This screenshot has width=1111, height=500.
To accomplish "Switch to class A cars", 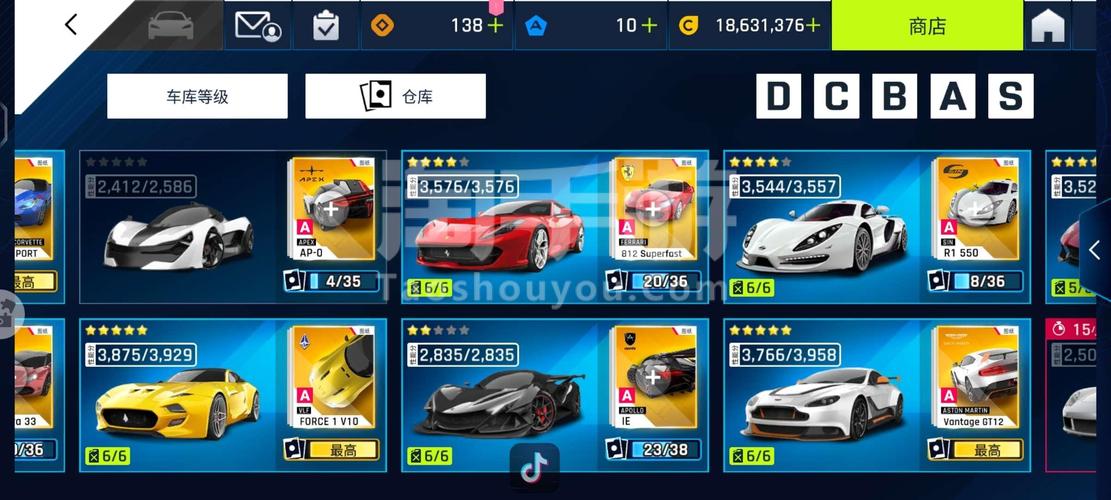I will [x=952, y=96].
